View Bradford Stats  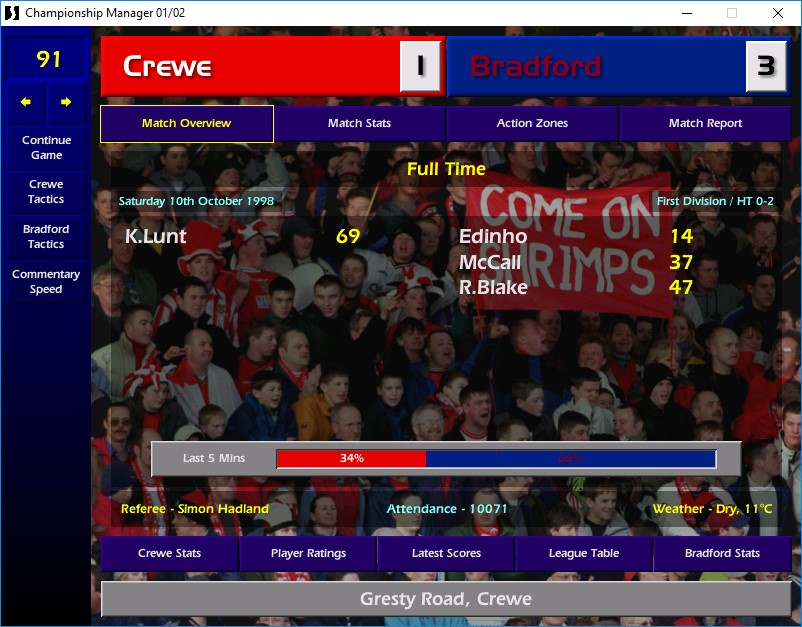tap(722, 553)
